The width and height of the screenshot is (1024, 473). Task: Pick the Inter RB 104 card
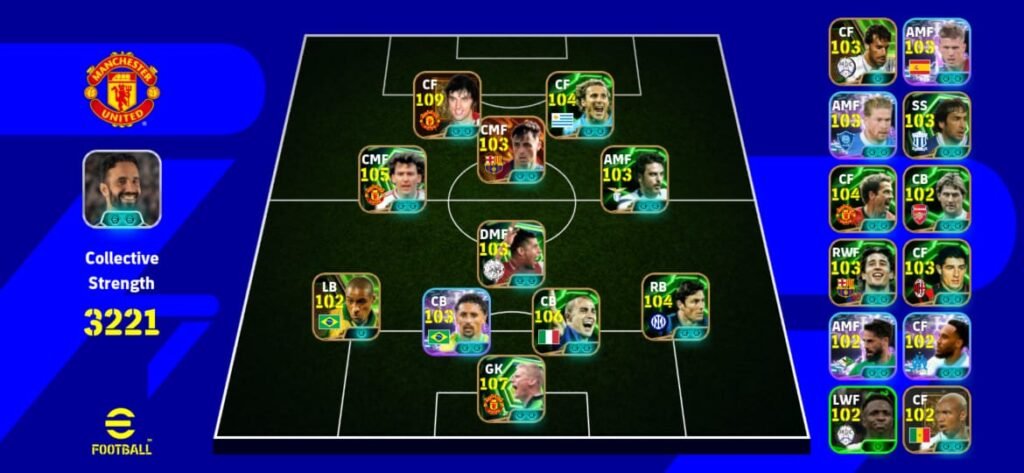(x=675, y=306)
